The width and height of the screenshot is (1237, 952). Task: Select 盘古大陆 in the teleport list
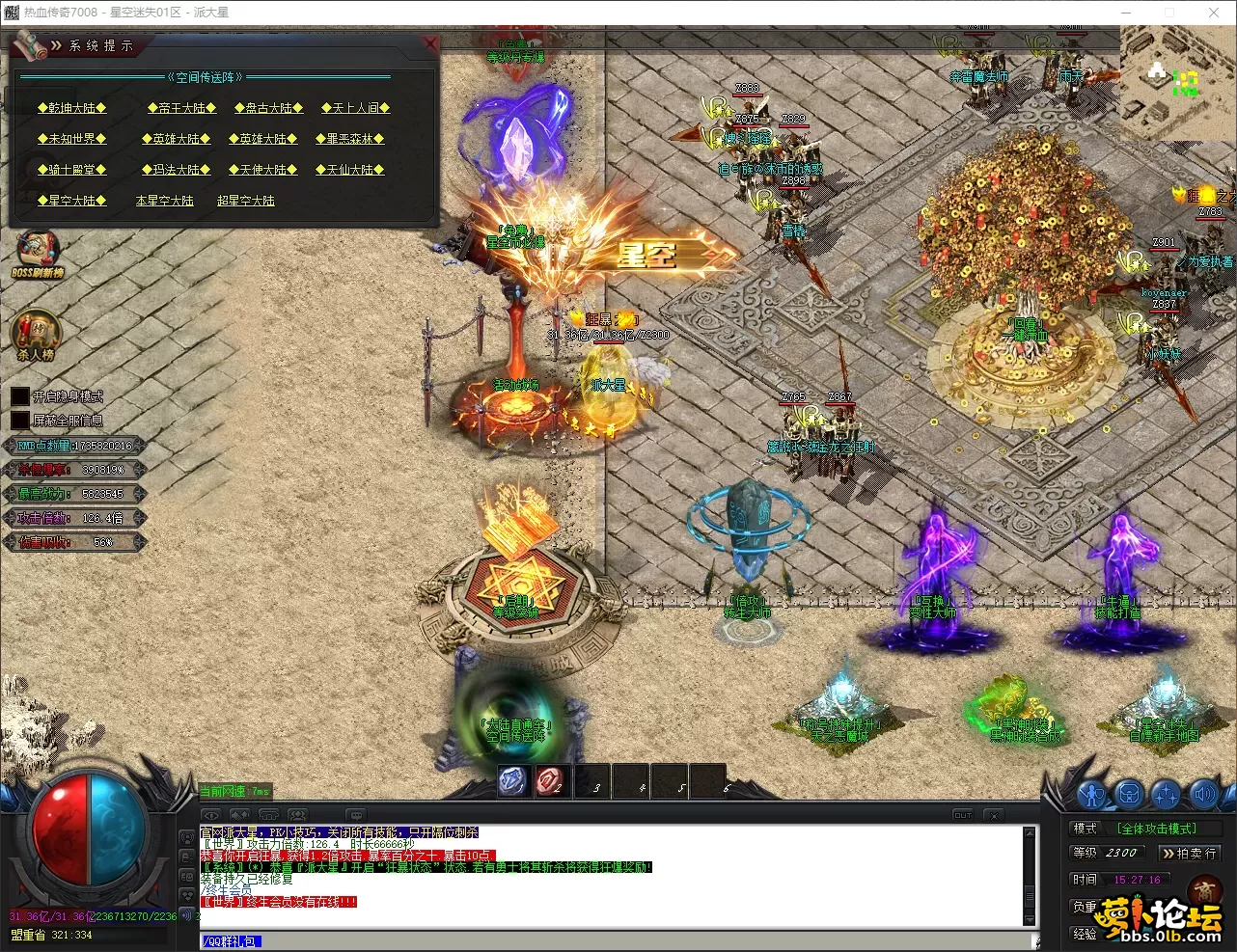(x=268, y=108)
